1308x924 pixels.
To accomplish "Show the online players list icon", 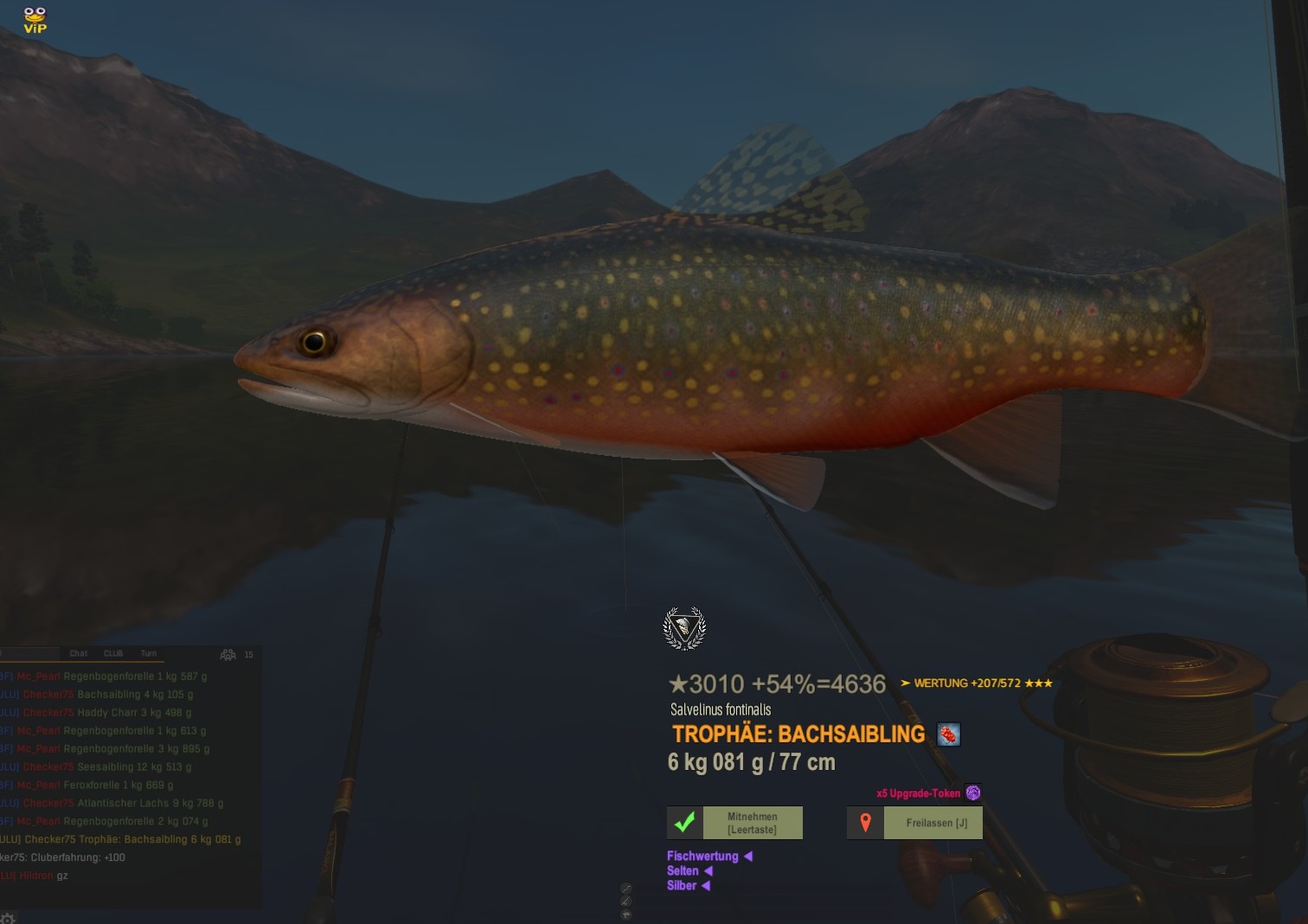I will point(228,655).
